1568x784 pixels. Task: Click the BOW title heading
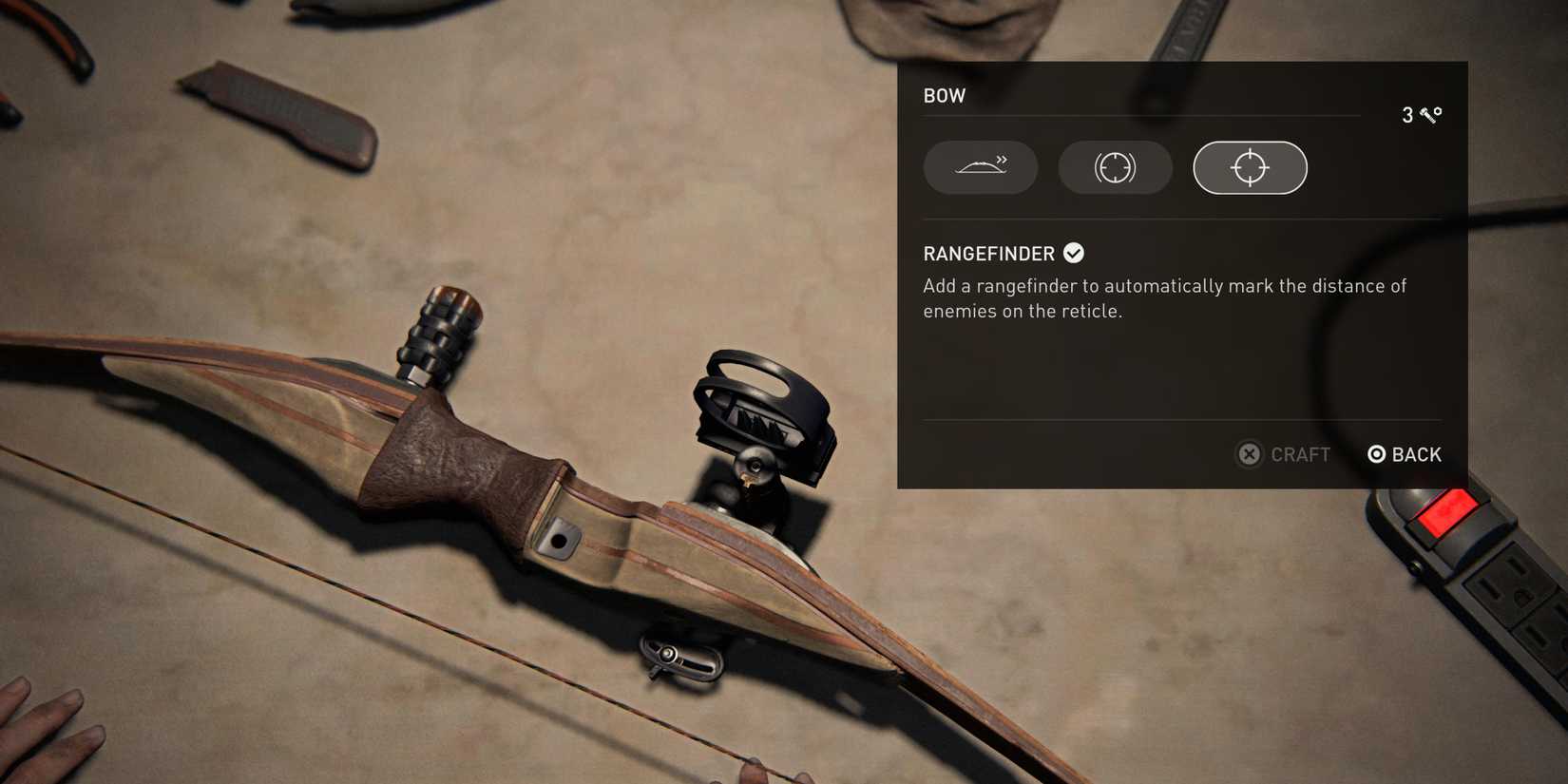[x=944, y=95]
